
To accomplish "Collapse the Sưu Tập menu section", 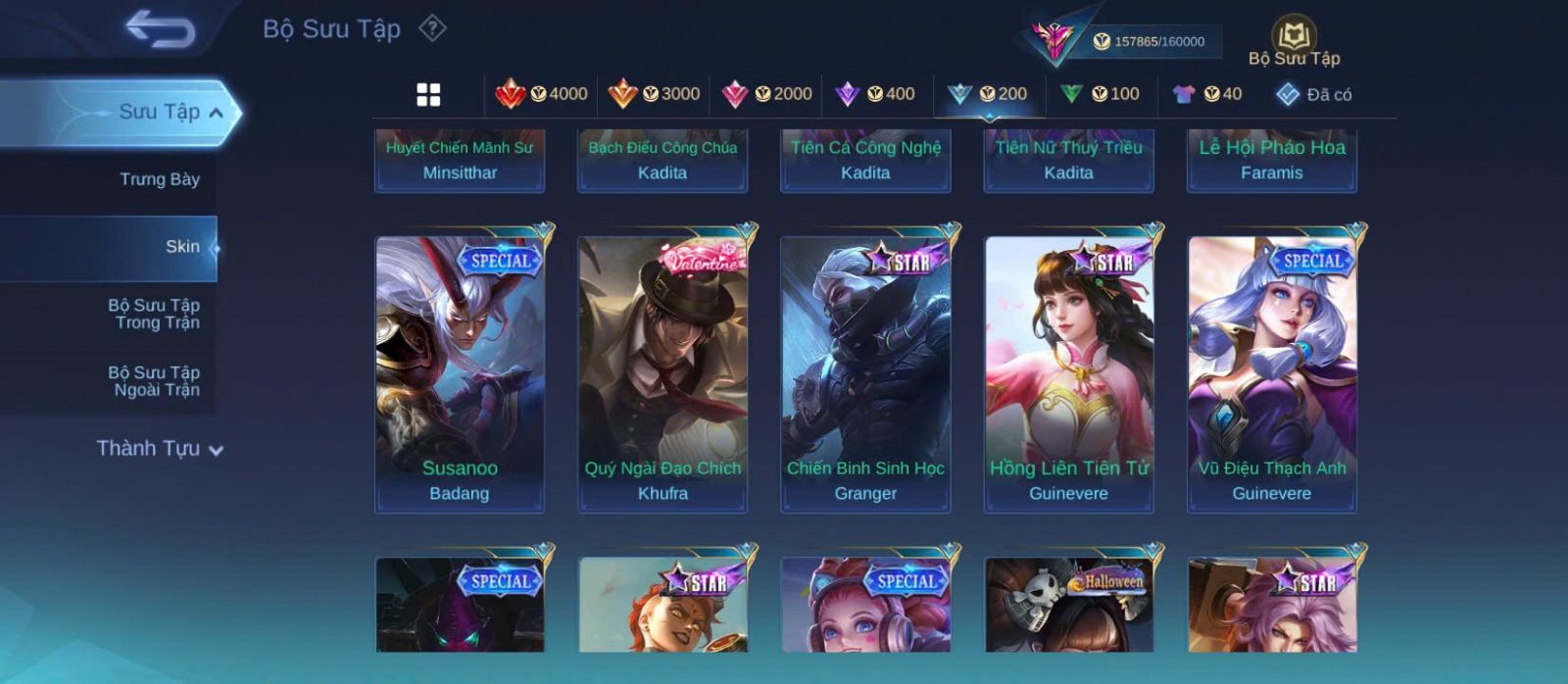I will point(217,113).
